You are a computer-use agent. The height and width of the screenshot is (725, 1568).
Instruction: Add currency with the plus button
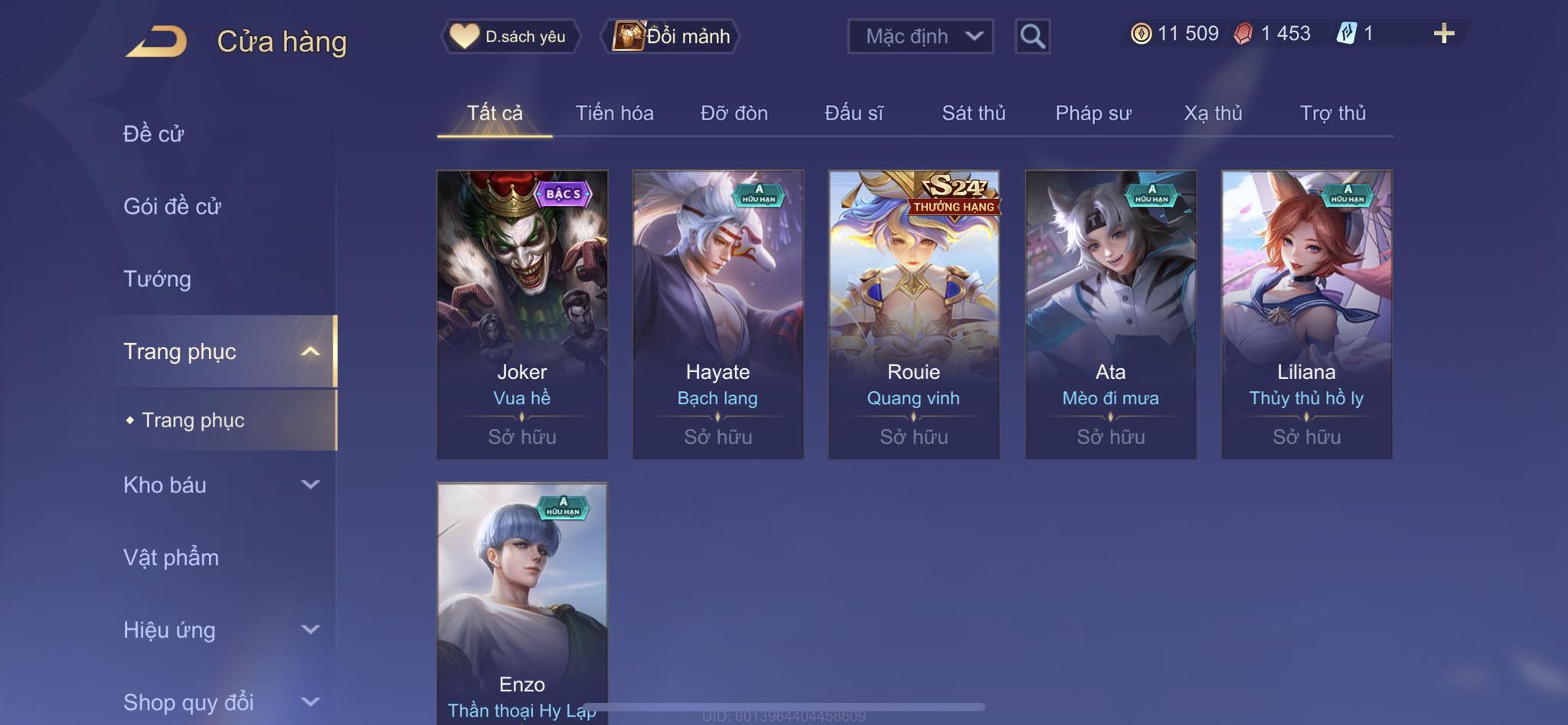click(x=1443, y=34)
